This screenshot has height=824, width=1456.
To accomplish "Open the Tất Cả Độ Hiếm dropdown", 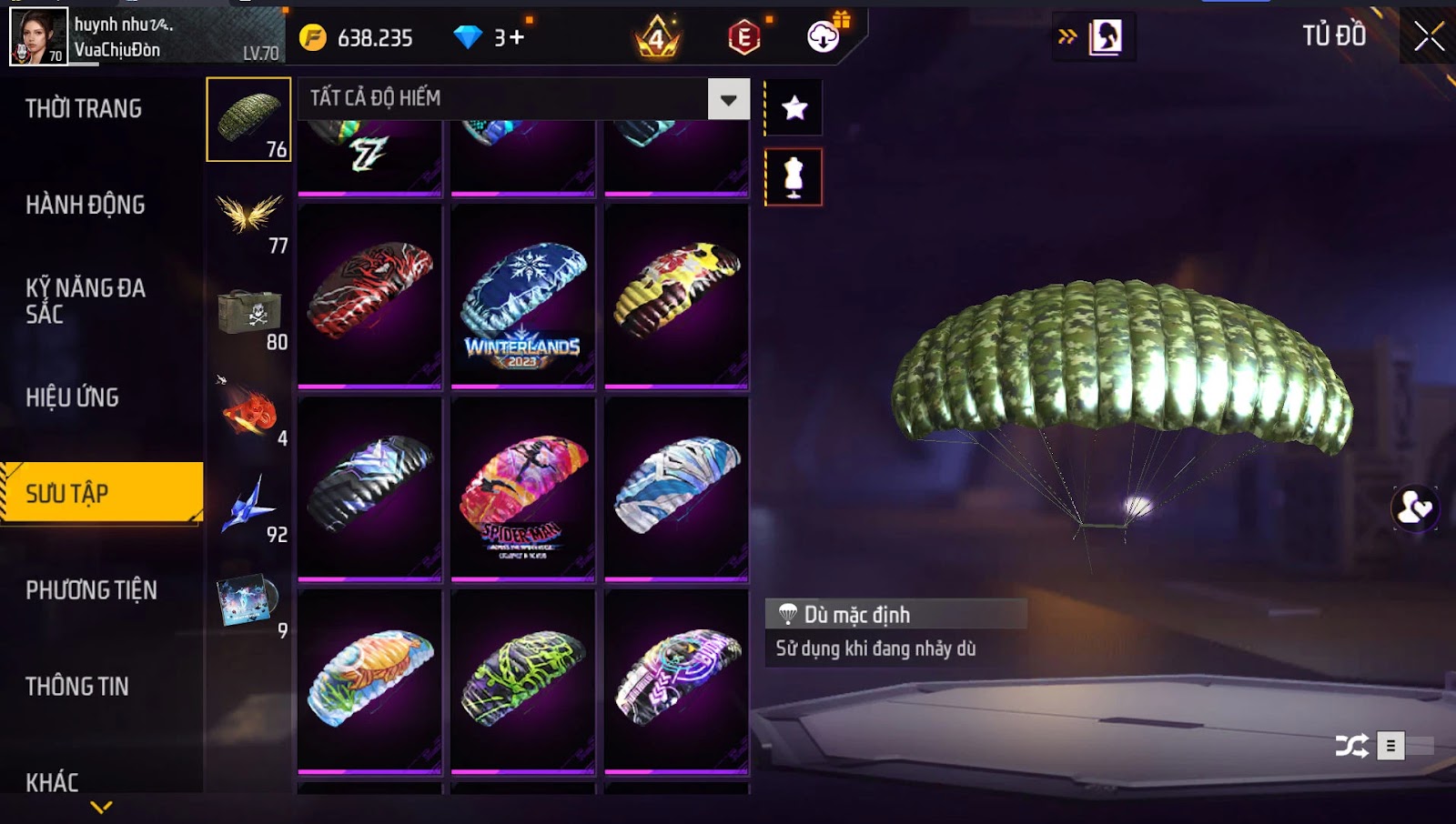I will tap(728, 99).
